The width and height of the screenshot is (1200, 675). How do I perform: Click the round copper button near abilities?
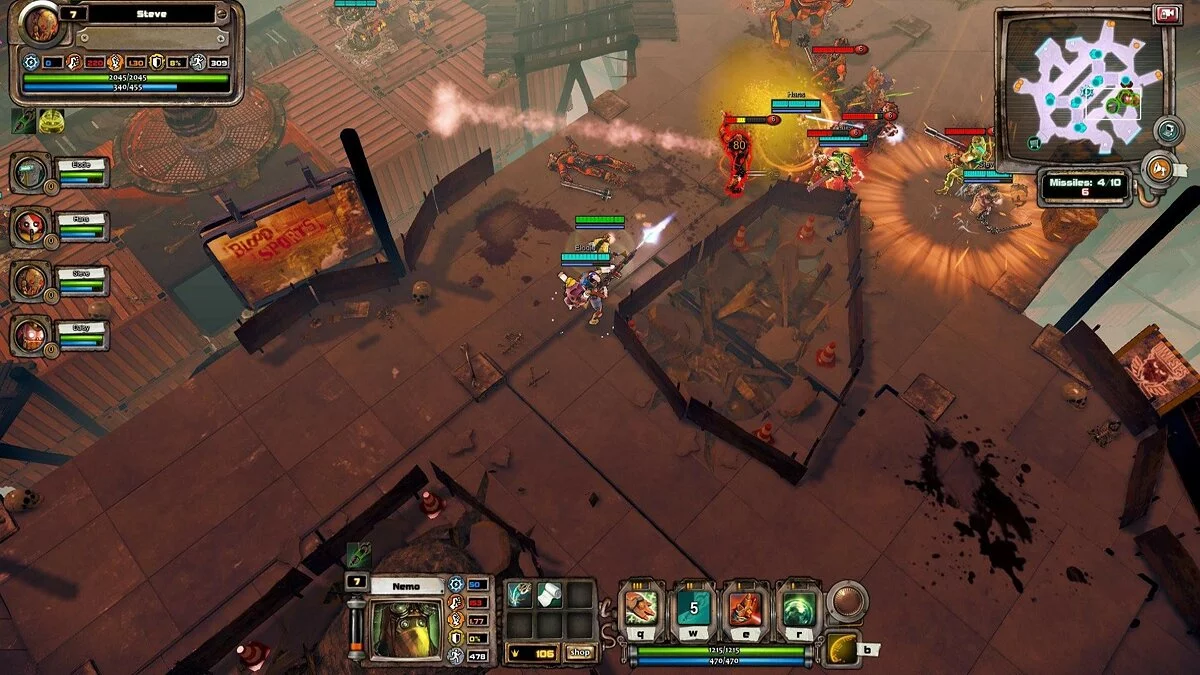tap(846, 602)
